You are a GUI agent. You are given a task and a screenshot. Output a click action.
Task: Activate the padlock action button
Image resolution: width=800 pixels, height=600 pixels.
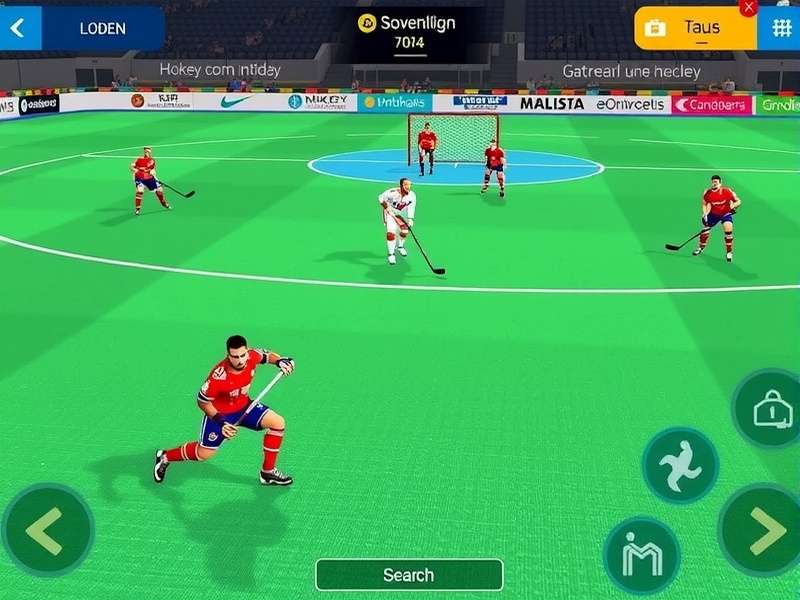(770, 408)
